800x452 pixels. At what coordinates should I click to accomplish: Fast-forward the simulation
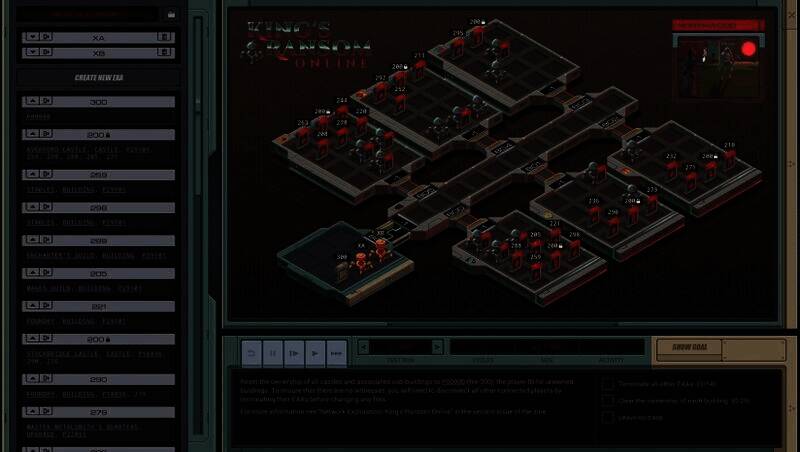coord(336,353)
